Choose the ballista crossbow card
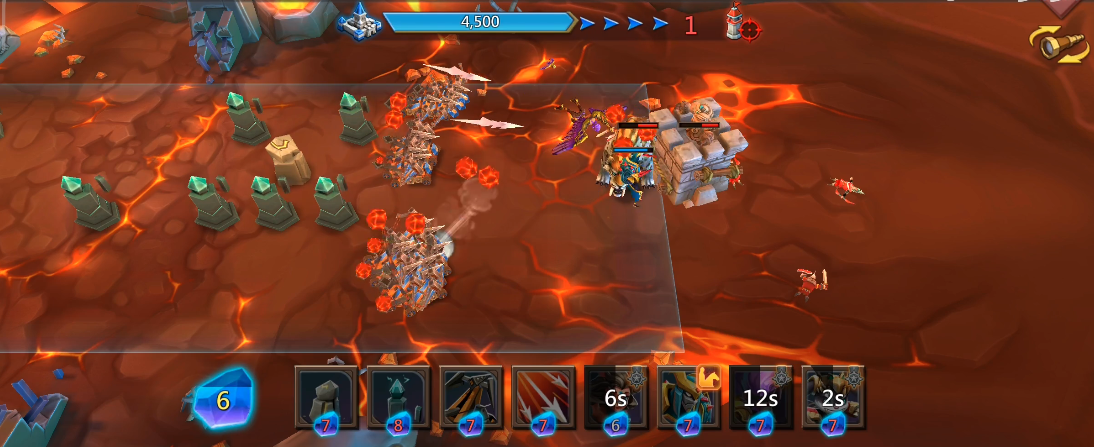The image size is (1094, 447). (x=471, y=396)
